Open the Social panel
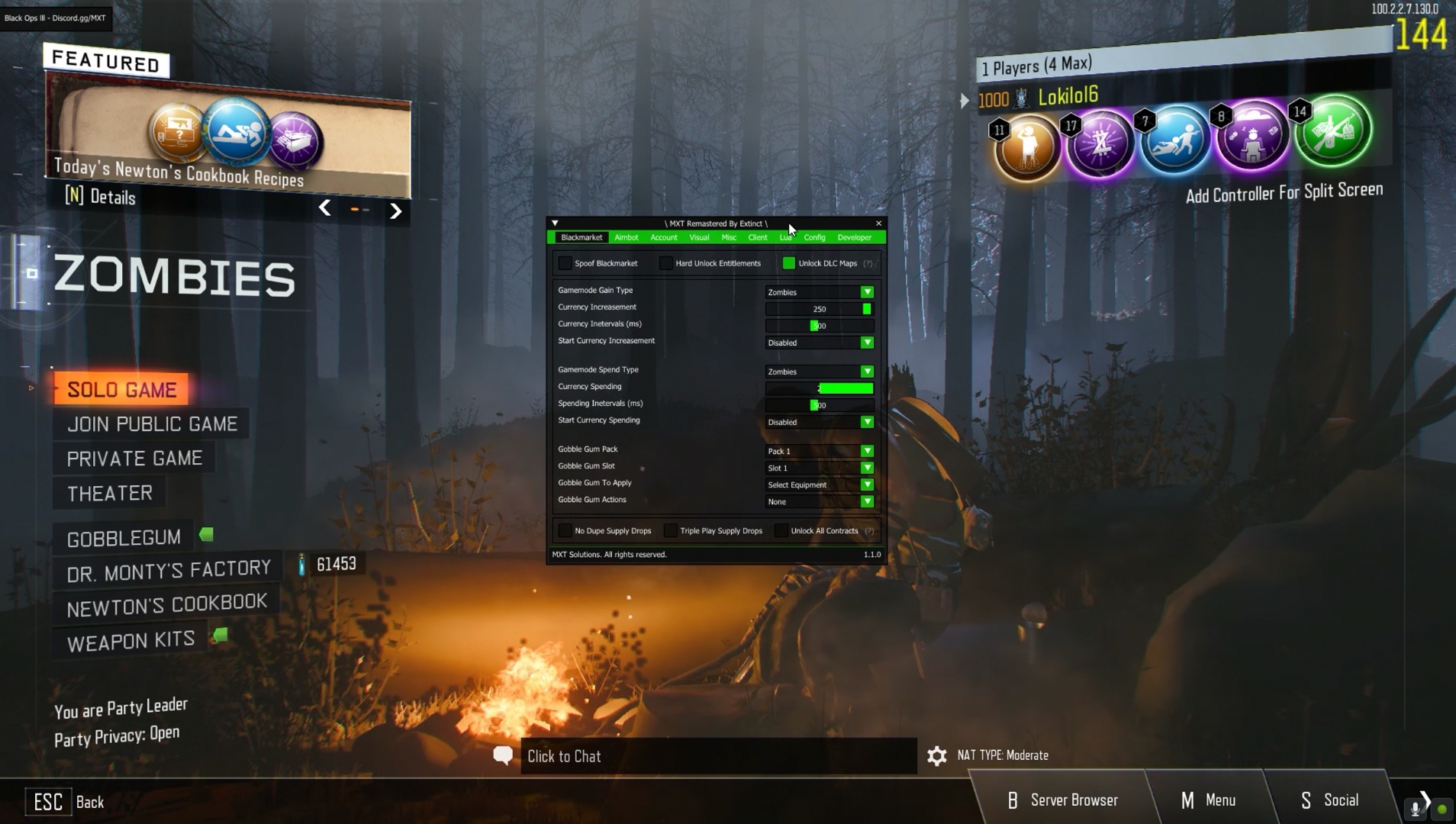1456x824 pixels. click(1329, 800)
